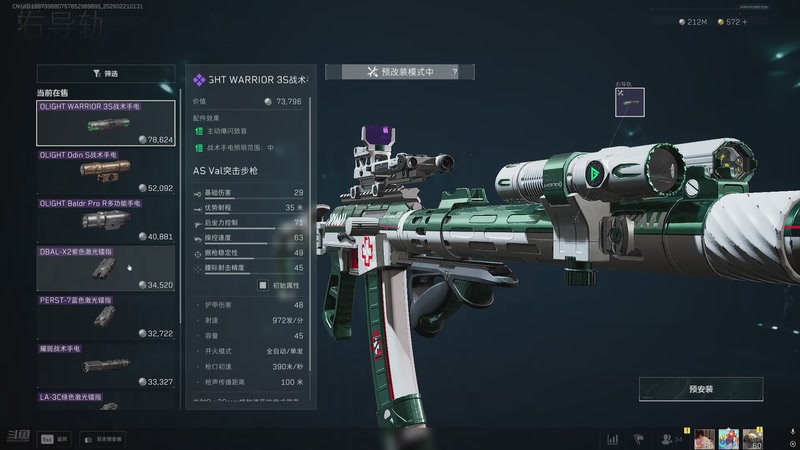Select the 耀斑战术手电 listing
The height and width of the screenshot is (450, 800).
[105, 366]
